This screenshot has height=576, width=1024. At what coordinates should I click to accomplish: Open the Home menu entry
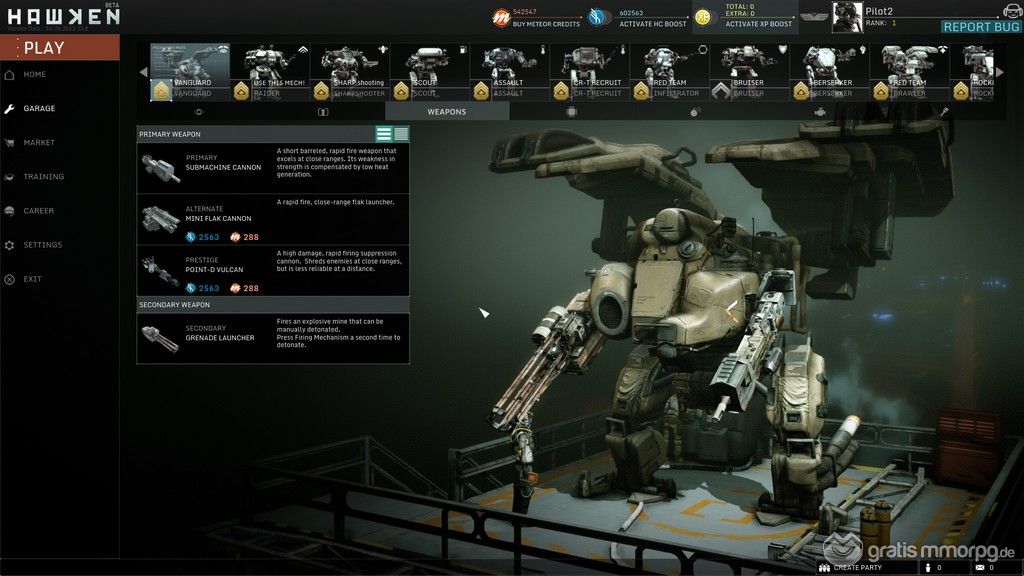coord(35,75)
